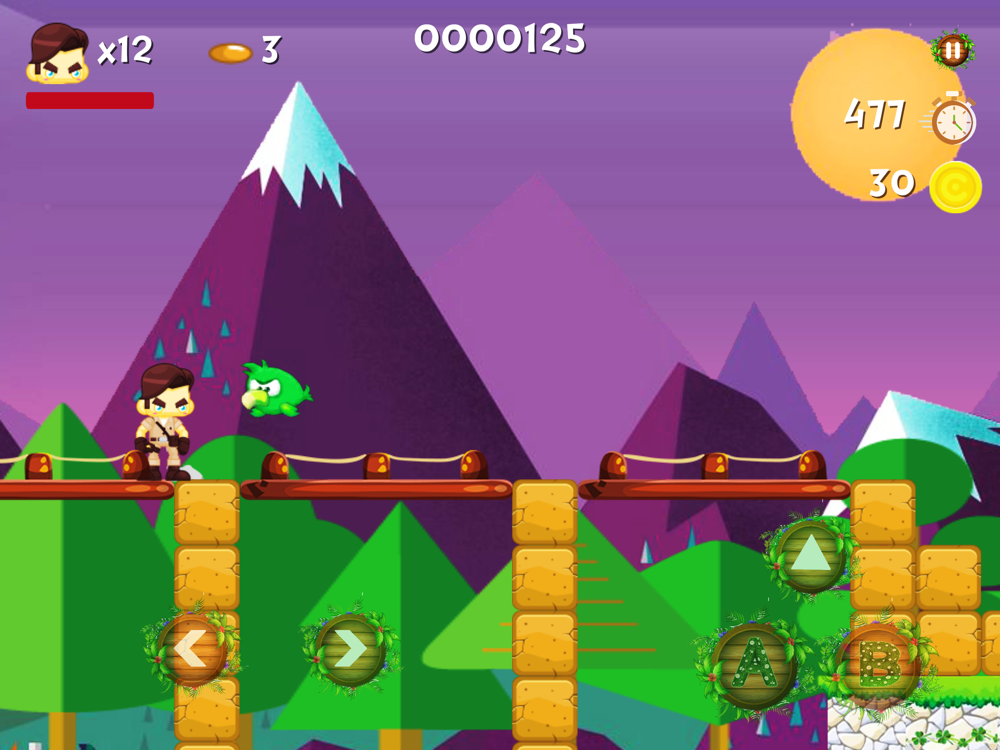Activate the A action button
Viewport: 1000px width, 750px height.
coord(755,665)
